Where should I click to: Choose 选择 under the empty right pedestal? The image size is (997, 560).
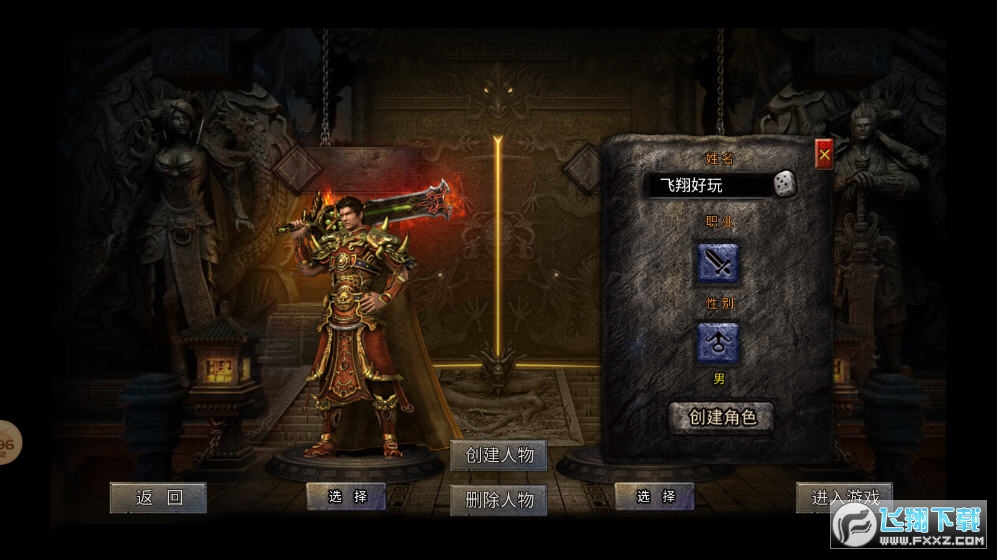click(x=655, y=496)
